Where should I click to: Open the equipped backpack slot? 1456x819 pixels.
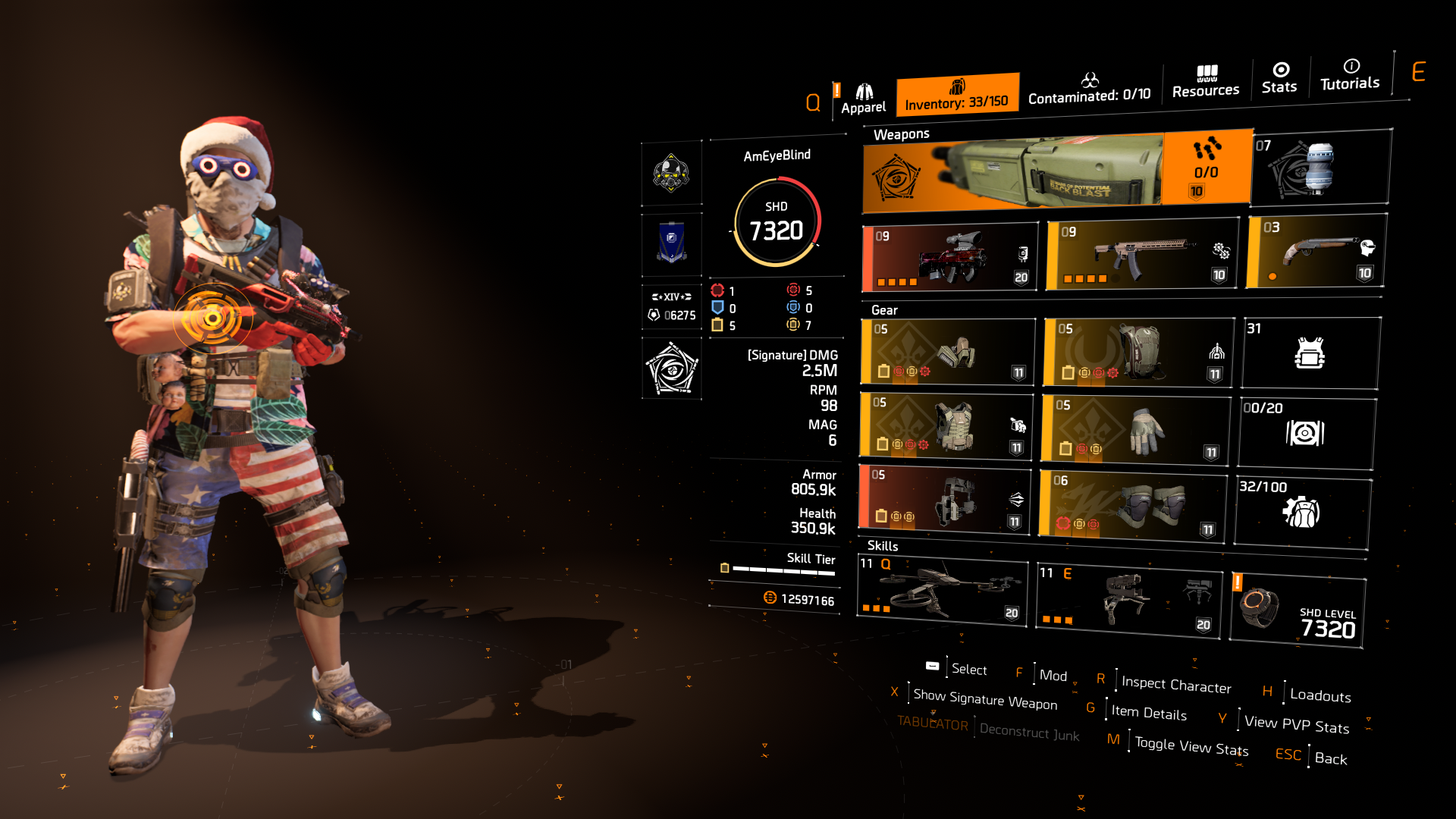coord(1137,352)
